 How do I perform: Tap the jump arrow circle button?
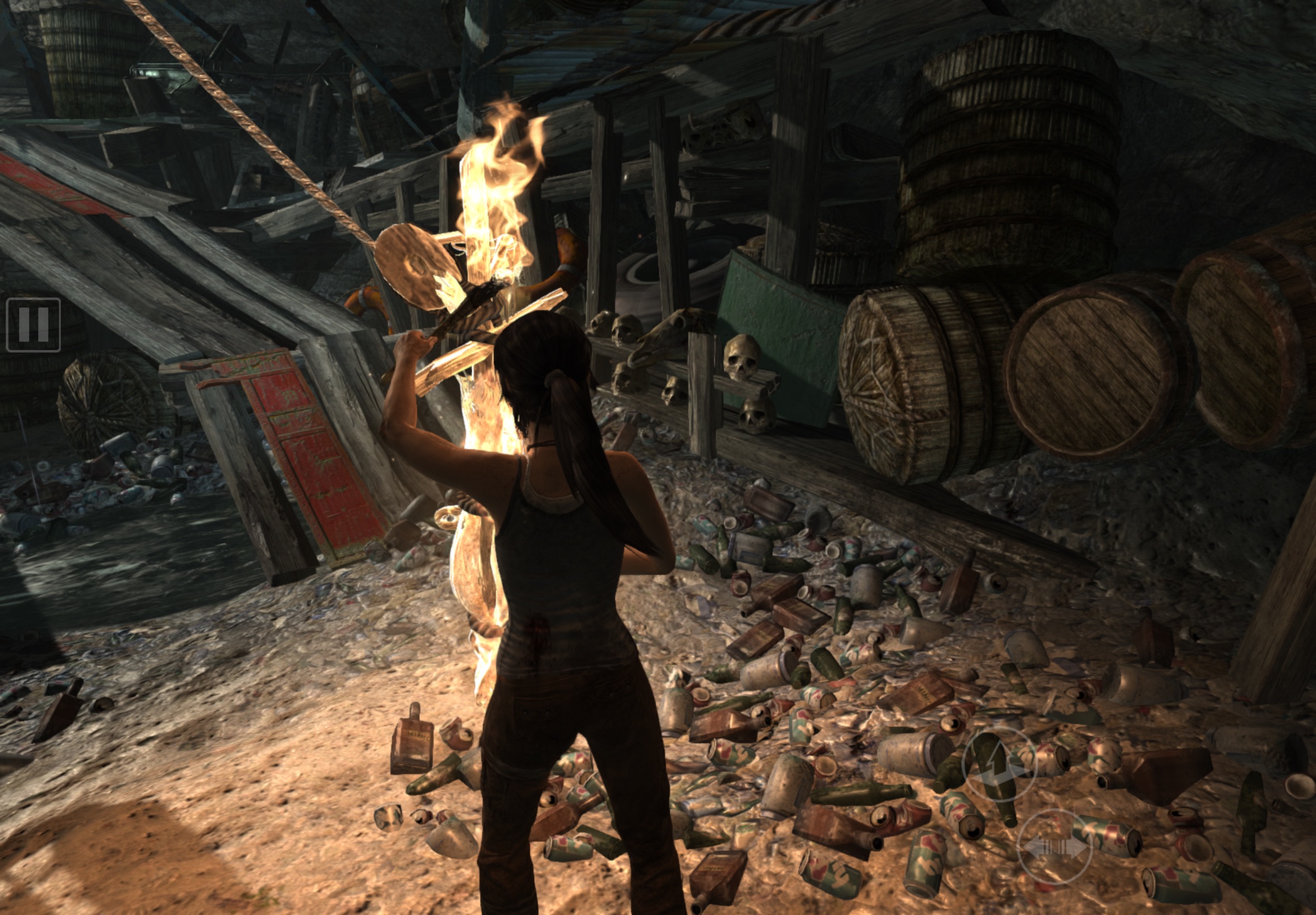coord(999,765)
